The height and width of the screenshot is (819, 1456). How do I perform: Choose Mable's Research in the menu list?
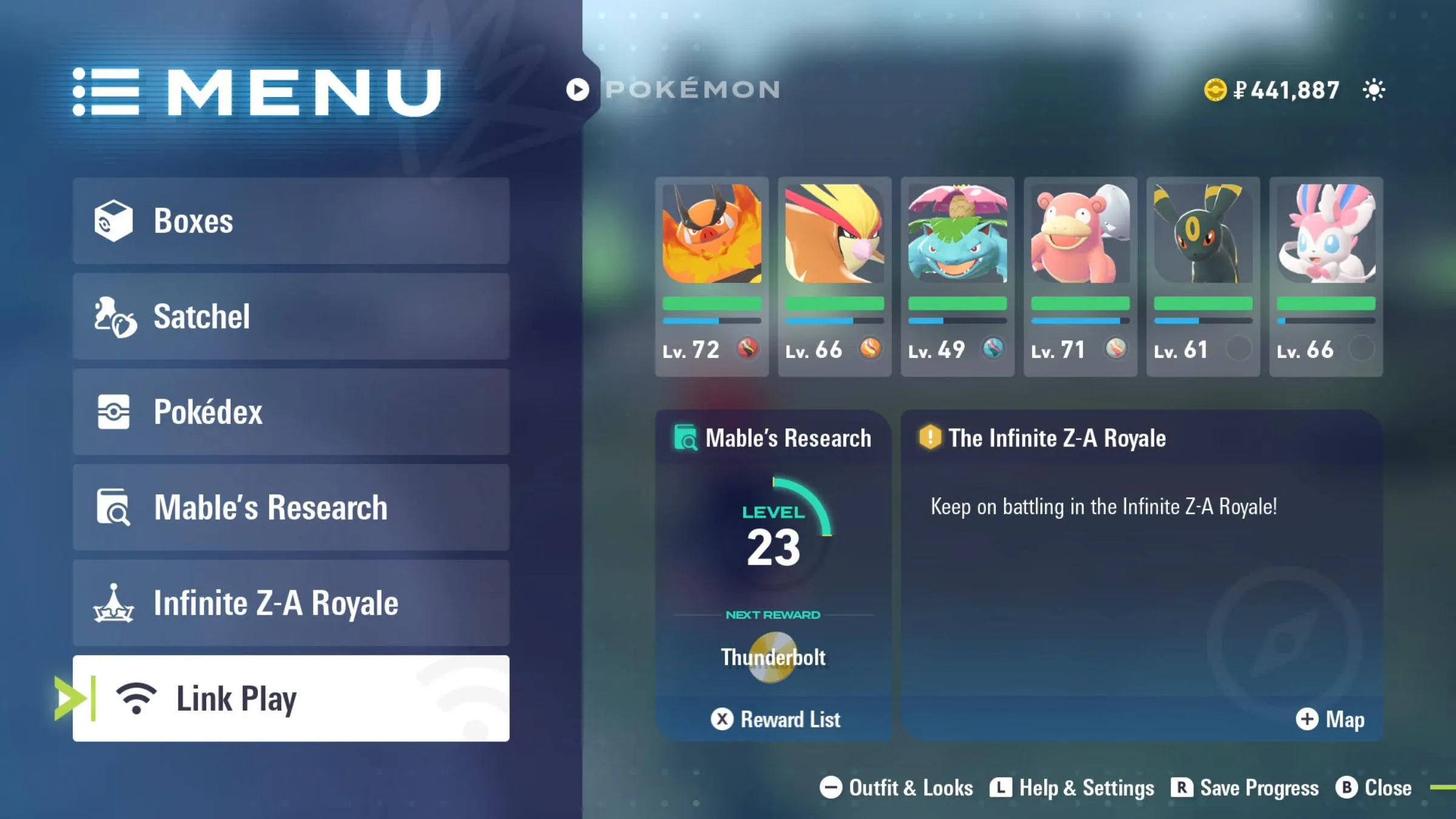291,507
